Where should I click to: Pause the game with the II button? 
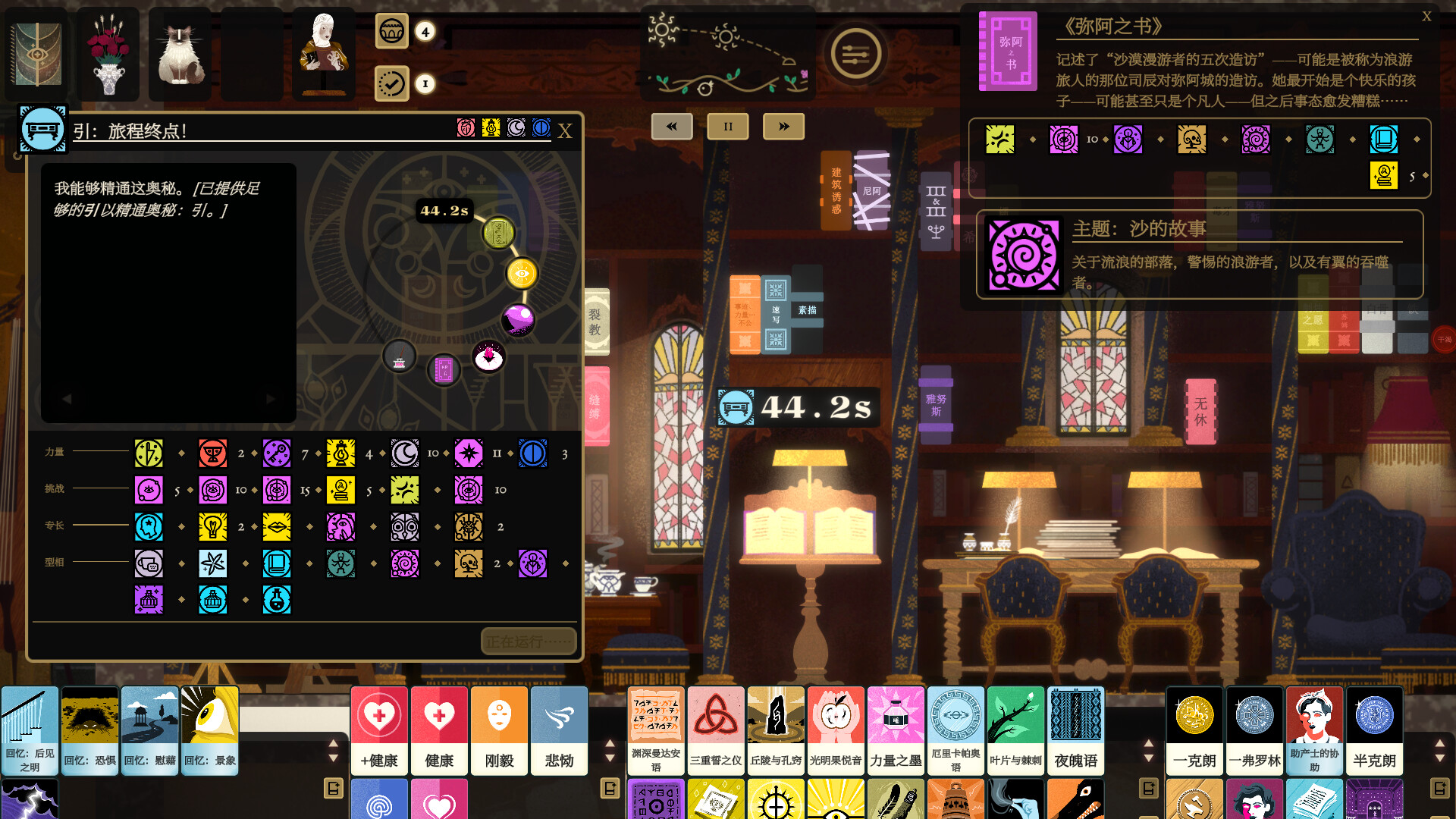[x=727, y=127]
